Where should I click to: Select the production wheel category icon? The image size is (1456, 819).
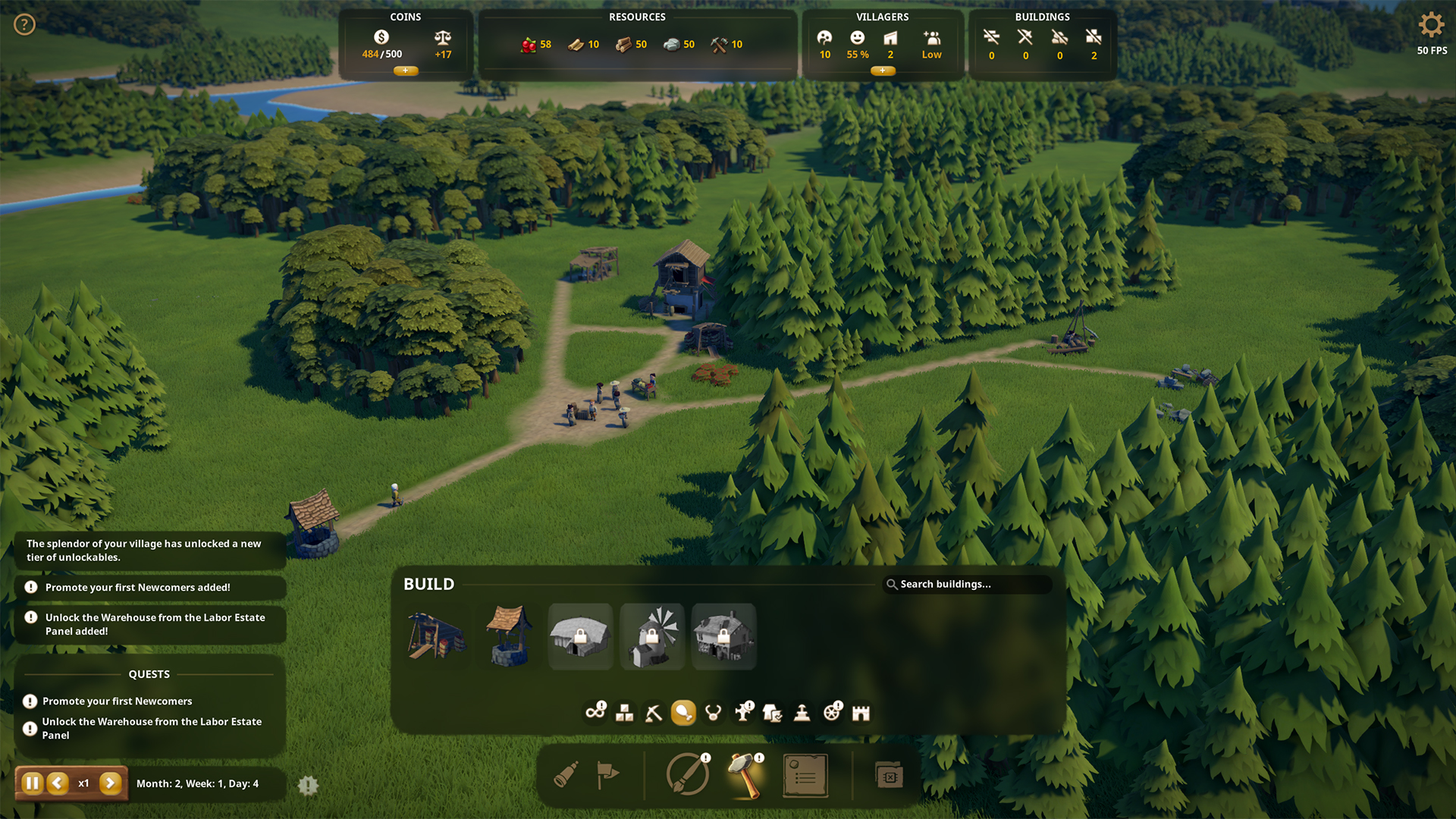pos(831,712)
